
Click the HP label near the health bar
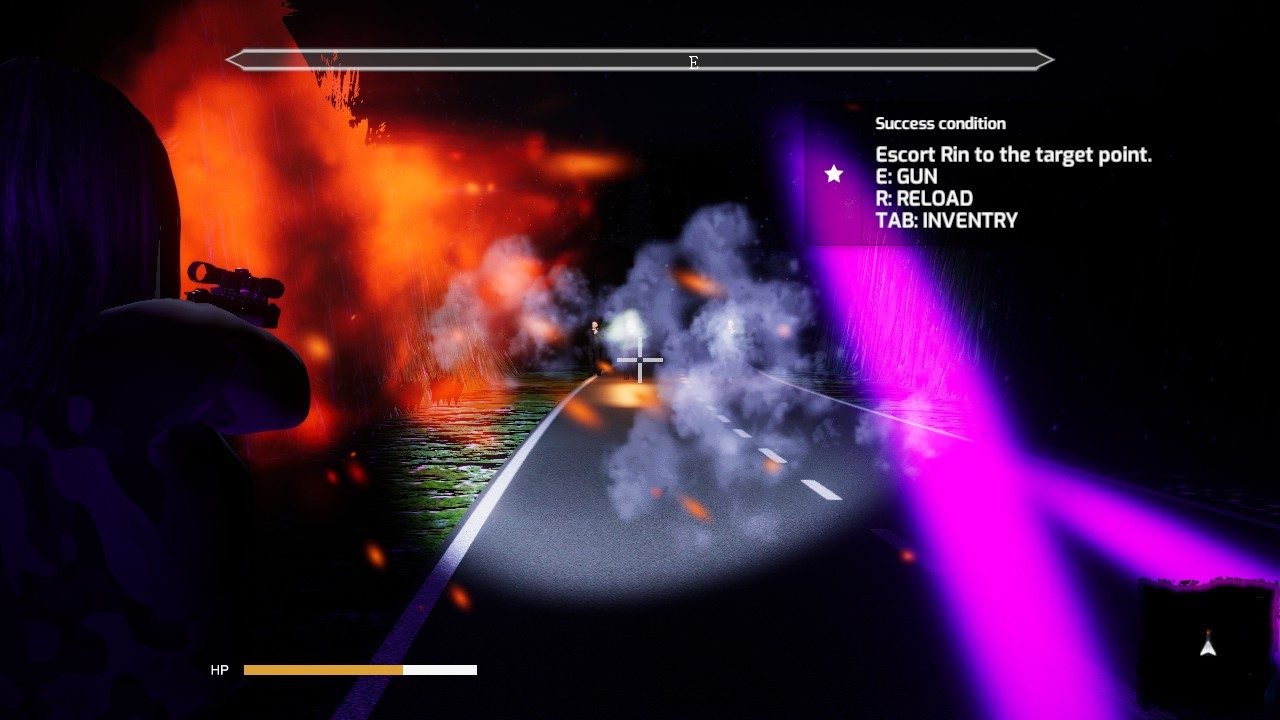coord(219,669)
